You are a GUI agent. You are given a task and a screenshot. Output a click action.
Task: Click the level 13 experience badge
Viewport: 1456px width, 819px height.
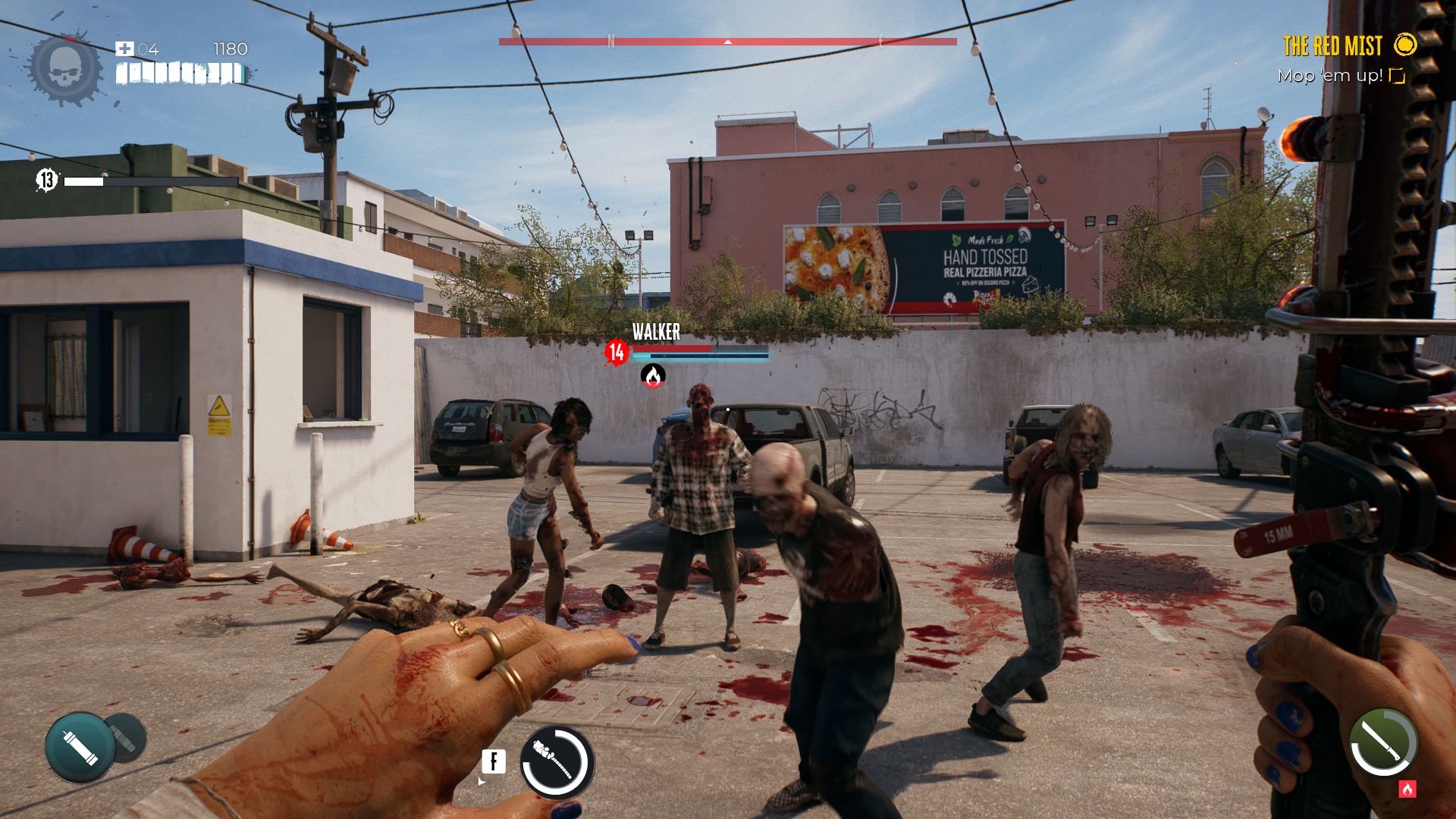(47, 180)
